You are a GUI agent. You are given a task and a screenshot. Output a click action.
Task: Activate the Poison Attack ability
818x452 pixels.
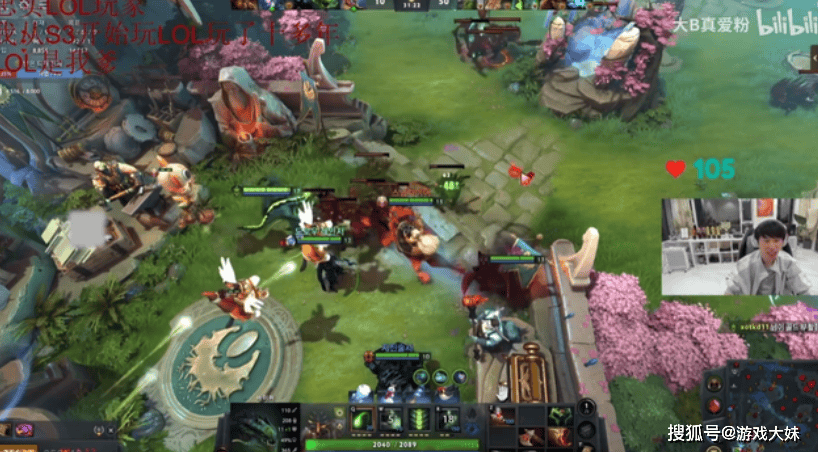click(x=363, y=419)
